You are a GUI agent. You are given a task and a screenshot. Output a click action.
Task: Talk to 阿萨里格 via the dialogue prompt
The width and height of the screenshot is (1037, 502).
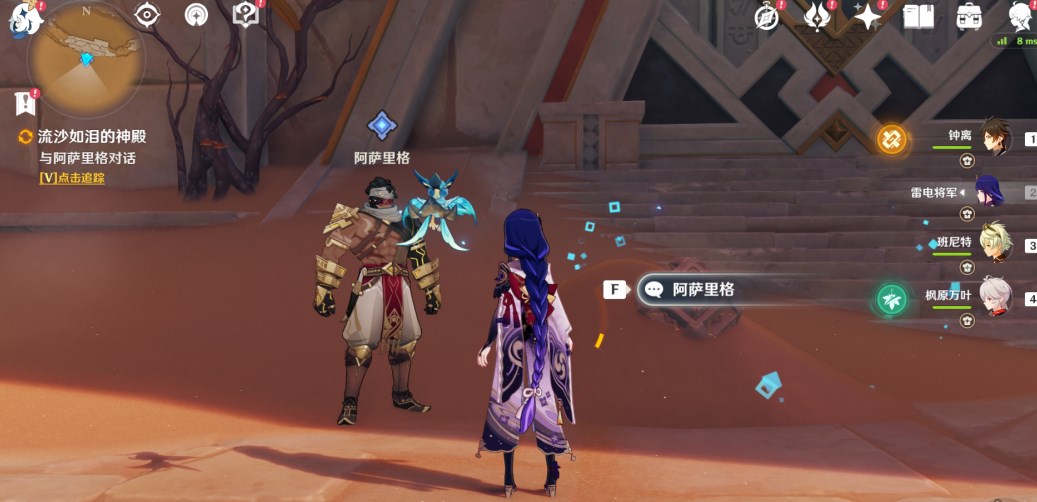(690, 290)
